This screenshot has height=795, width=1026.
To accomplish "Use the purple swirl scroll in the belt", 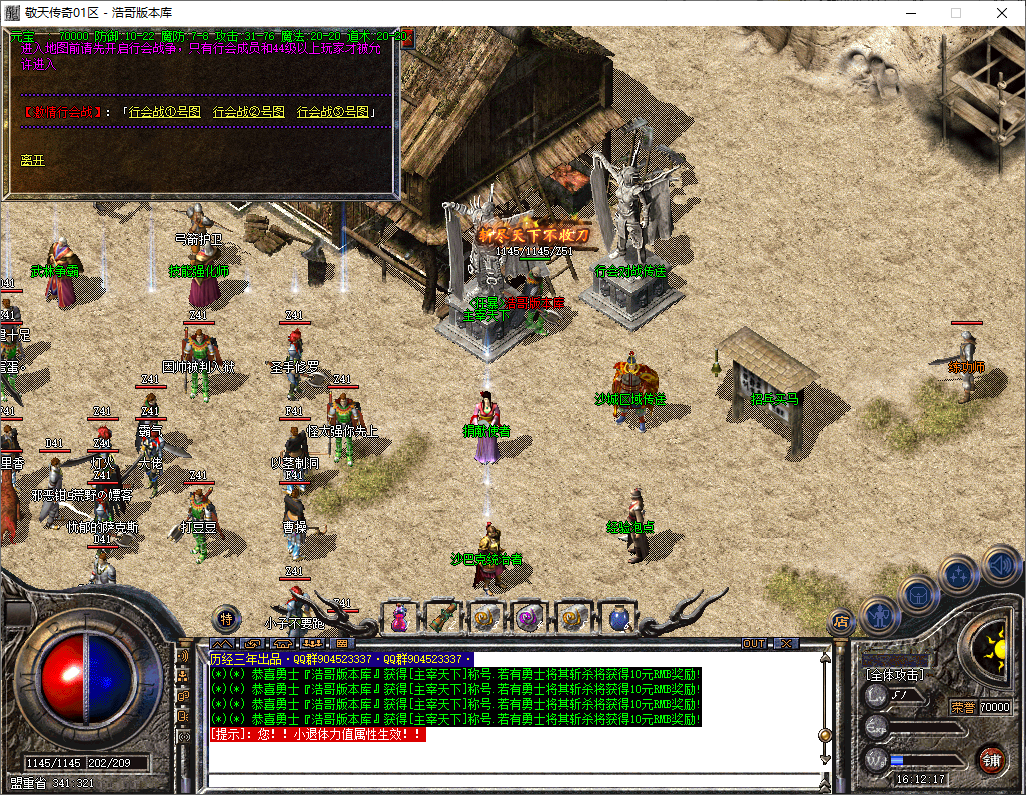I will click(x=529, y=618).
